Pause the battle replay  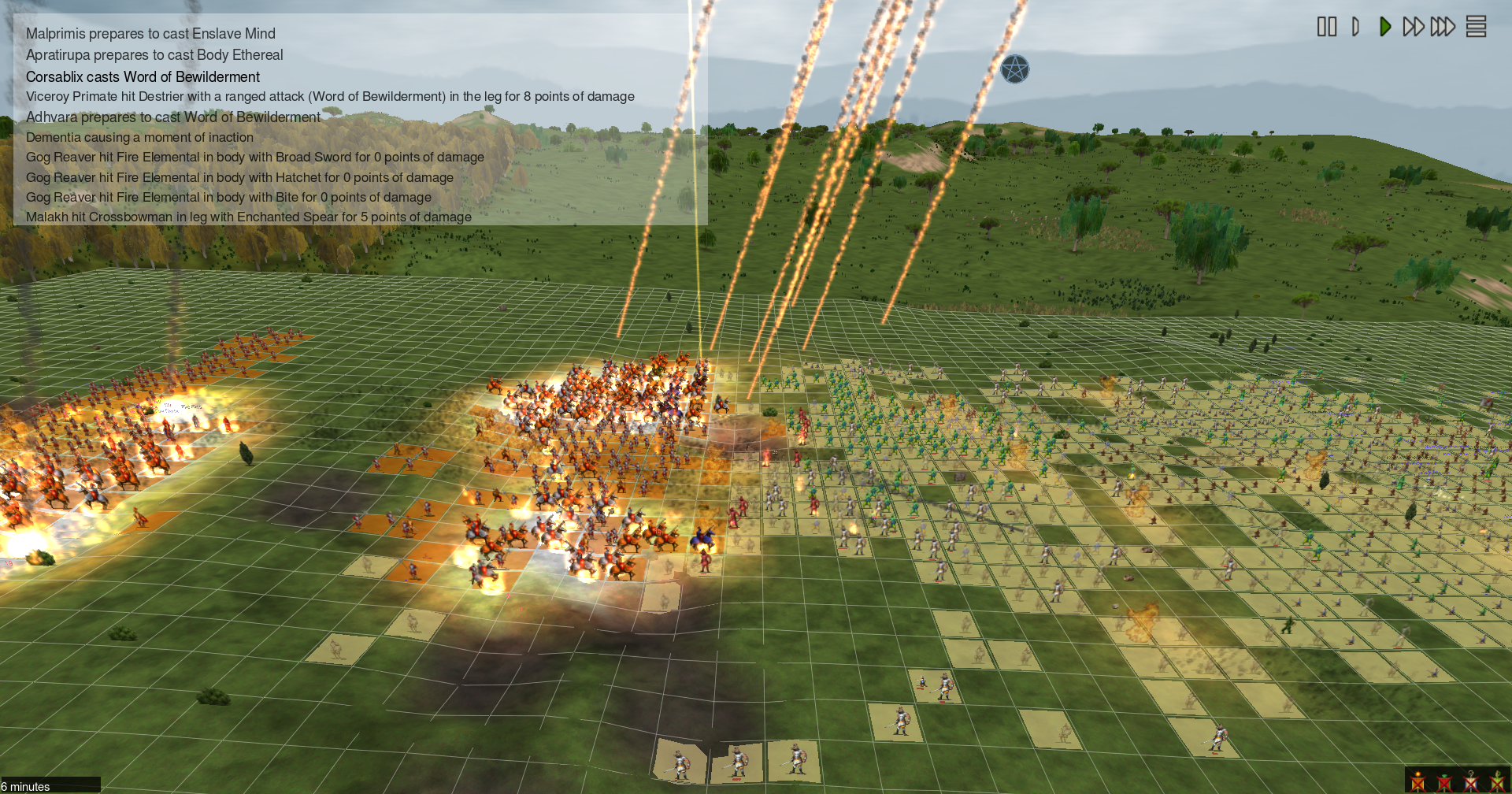(x=1327, y=27)
